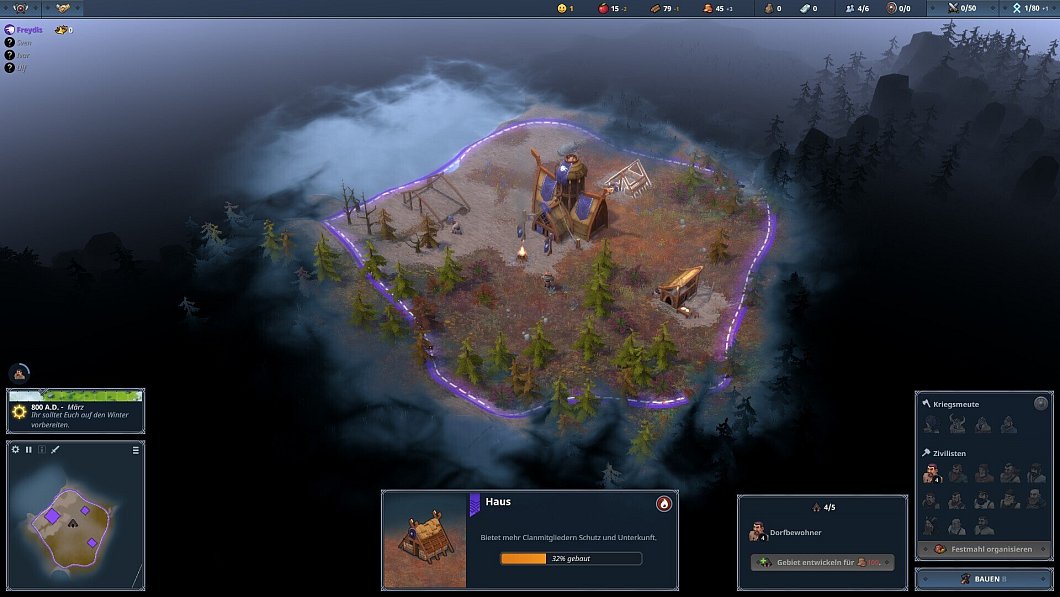Select the Freydis player entry
The width and height of the screenshot is (1060, 597).
tap(34, 30)
